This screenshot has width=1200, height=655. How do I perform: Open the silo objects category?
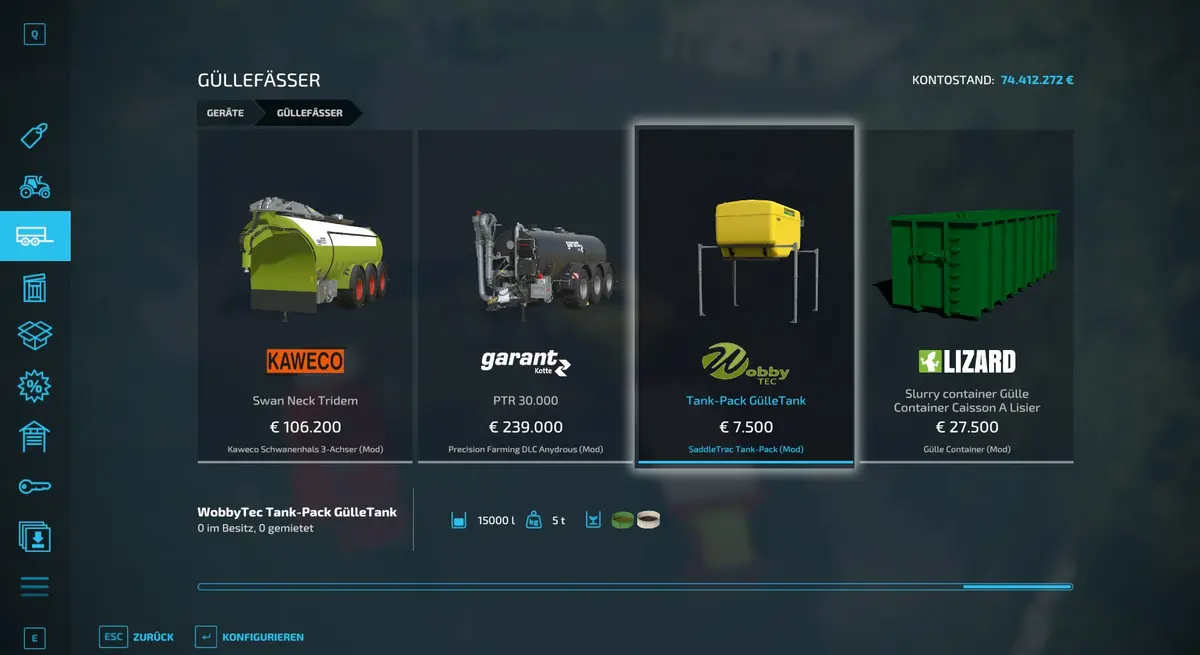35,287
